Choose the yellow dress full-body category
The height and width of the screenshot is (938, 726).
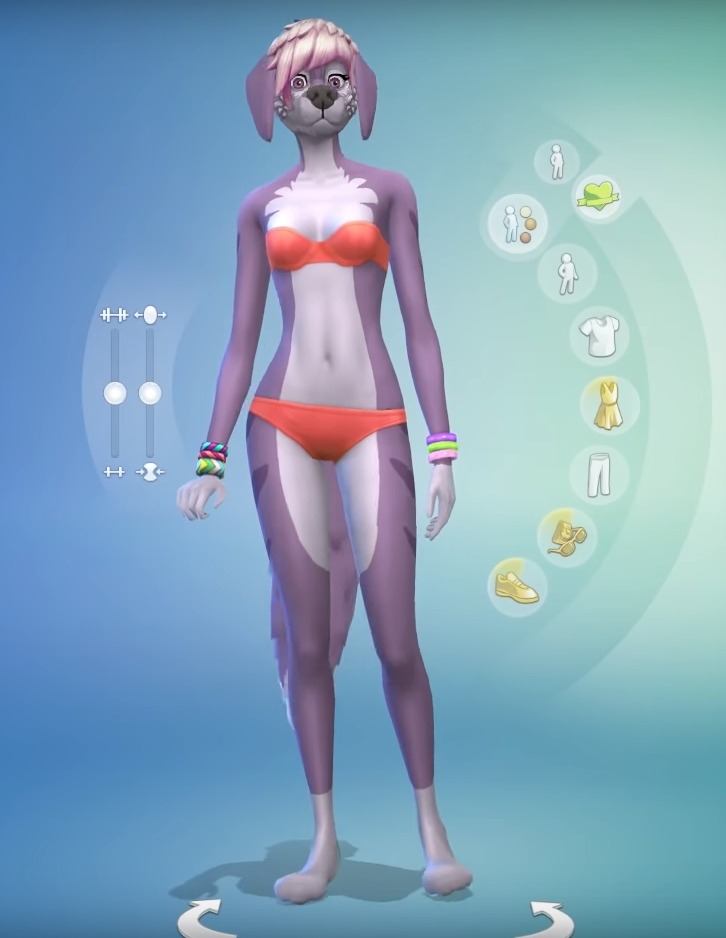coord(606,406)
